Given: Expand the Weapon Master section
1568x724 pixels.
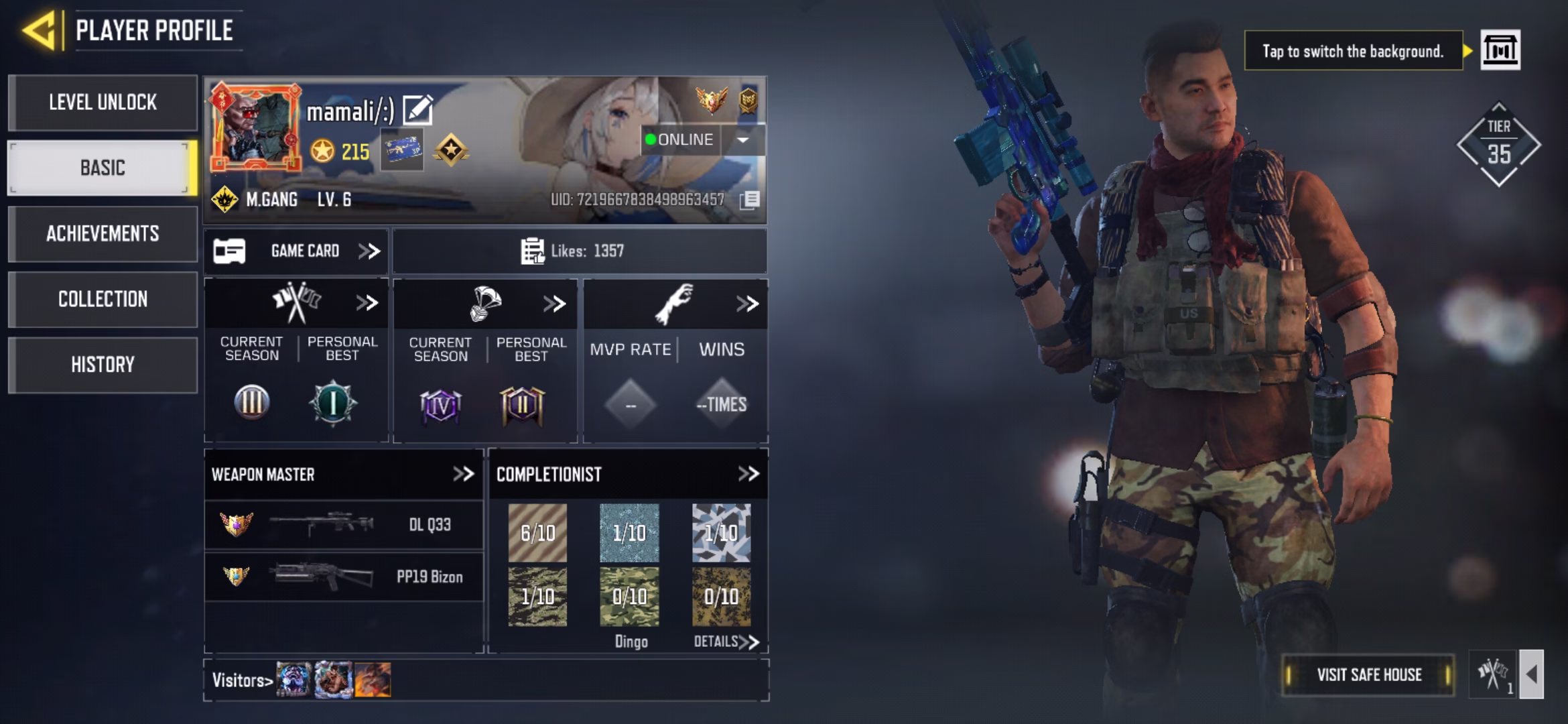Looking at the screenshot, I should tap(463, 474).
